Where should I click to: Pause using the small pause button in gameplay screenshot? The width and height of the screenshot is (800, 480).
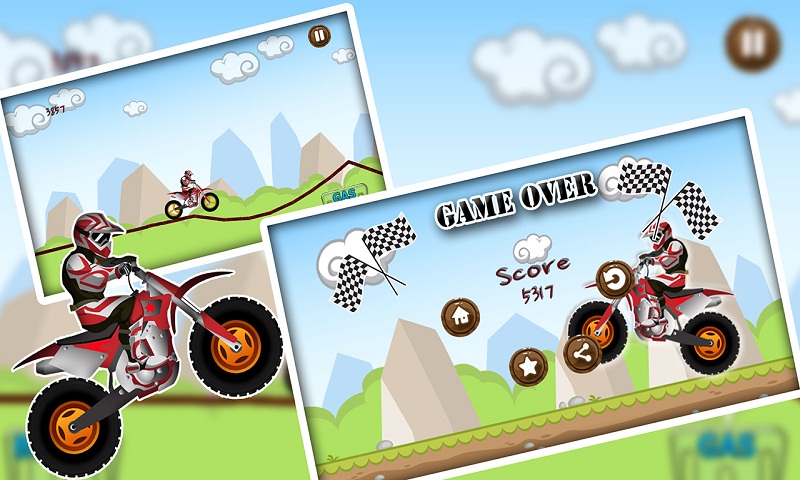click(318, 36)
